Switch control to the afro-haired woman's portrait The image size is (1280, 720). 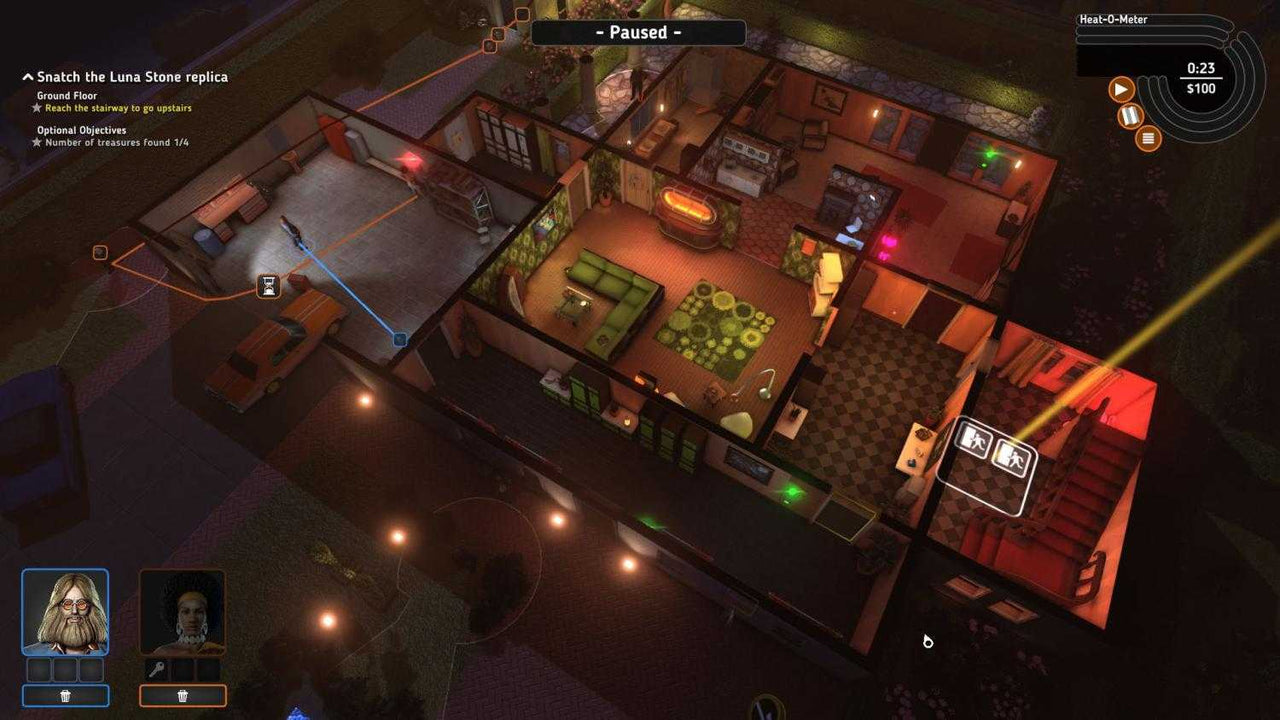[x=183, y=610]
